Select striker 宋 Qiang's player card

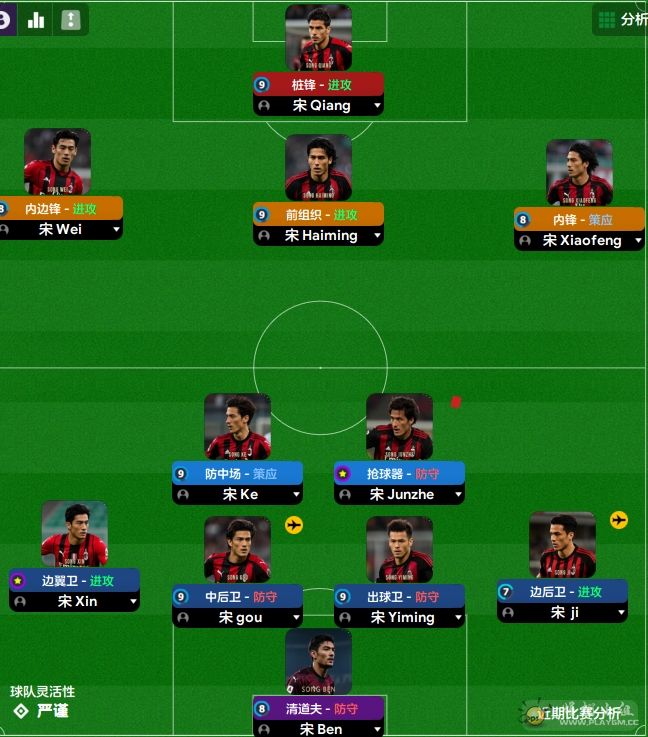(x=318, y=38)
